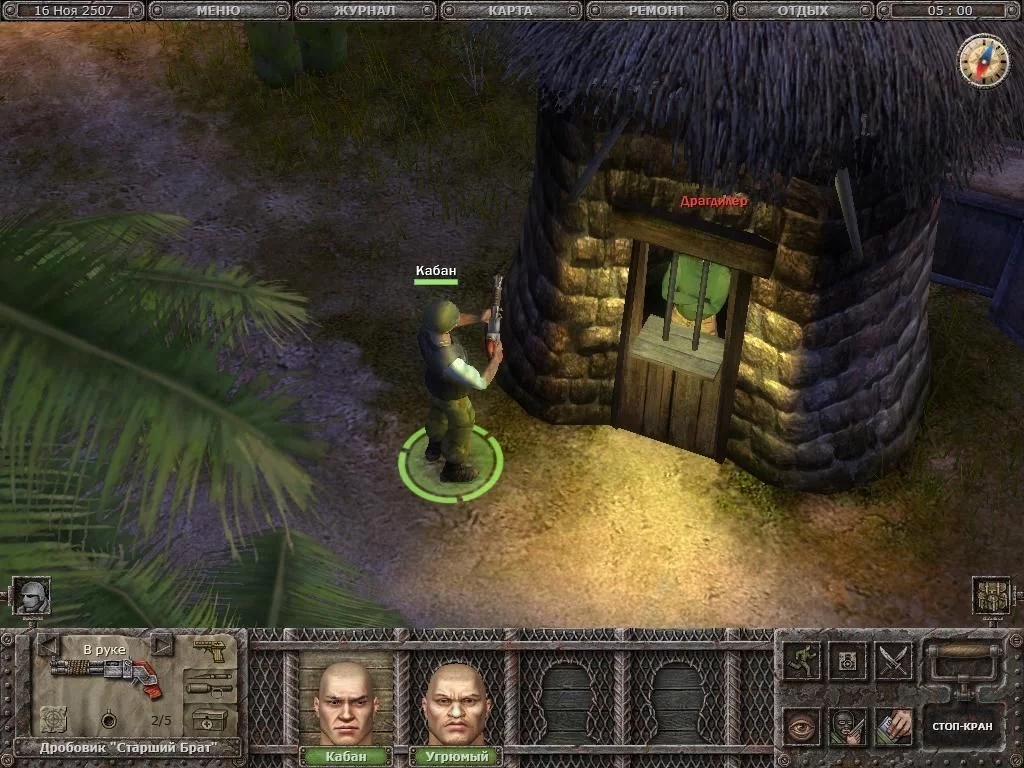Screen dimensions: 1024x768
Task: Click the РЕМОНТ repair button
Action: [x=656, y=11]
